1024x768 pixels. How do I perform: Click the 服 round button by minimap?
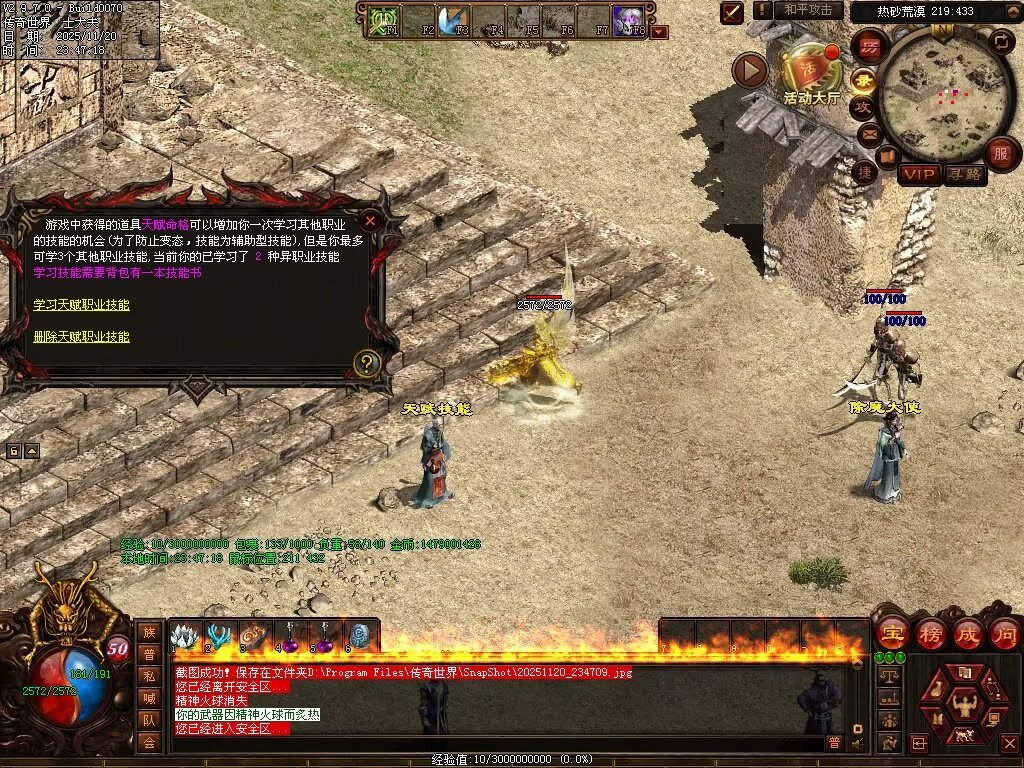tap(1000, 154)
